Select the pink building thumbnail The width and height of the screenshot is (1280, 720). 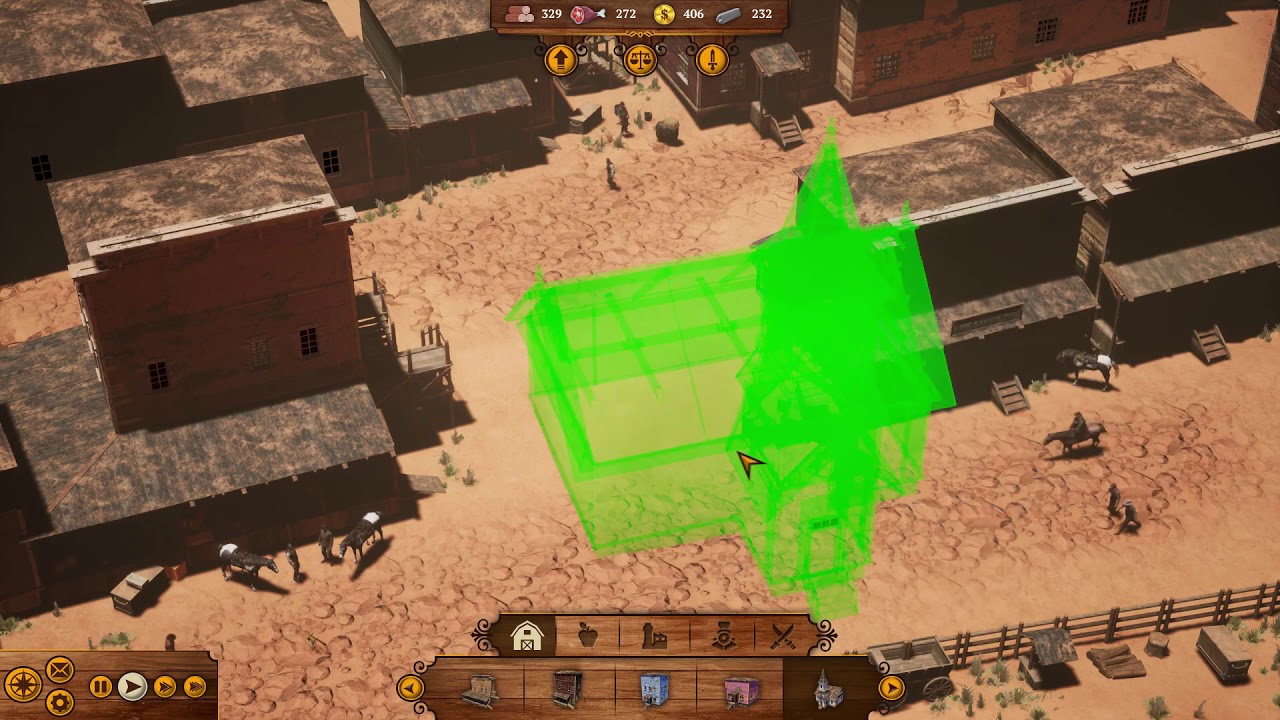(741, 690)
